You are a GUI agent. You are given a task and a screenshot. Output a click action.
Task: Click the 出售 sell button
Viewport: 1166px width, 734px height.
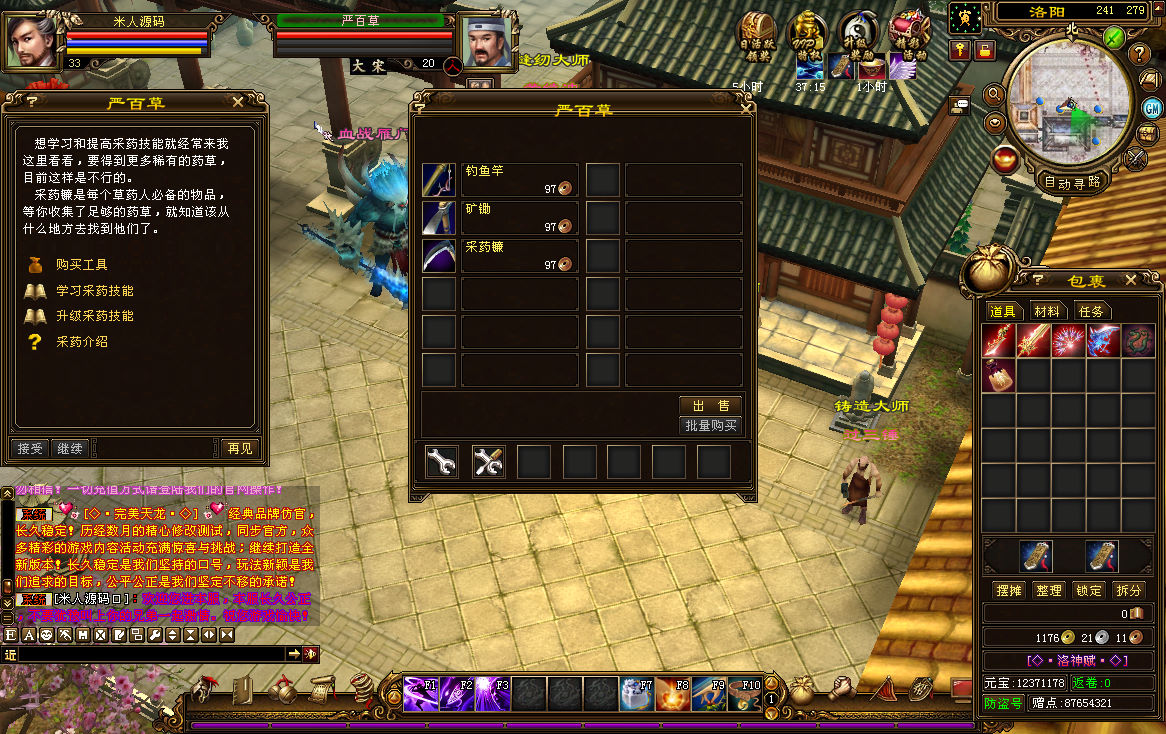click(710, 405)
